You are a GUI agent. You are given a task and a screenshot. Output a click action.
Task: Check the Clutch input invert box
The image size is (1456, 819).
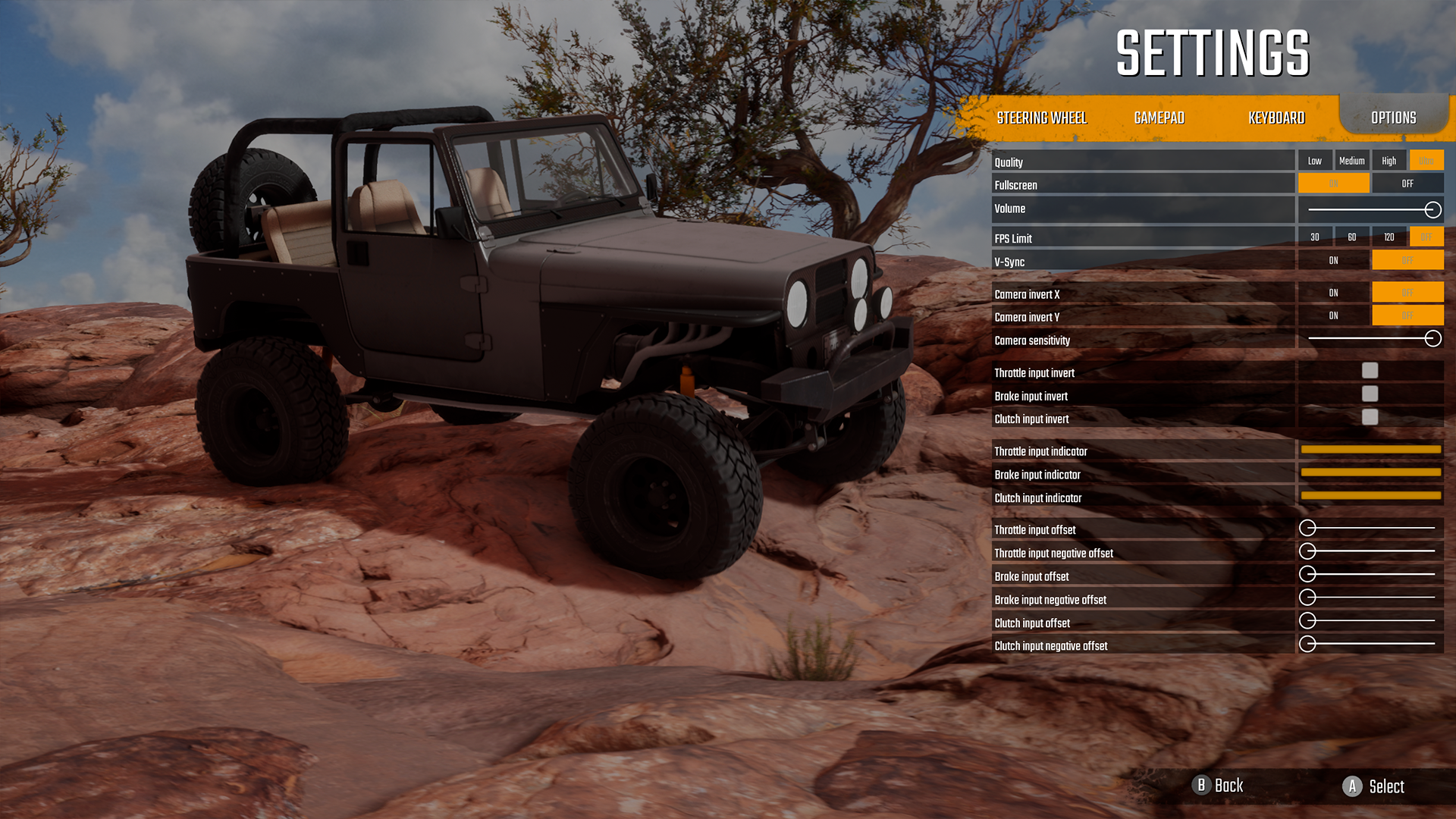(1370, 417)
